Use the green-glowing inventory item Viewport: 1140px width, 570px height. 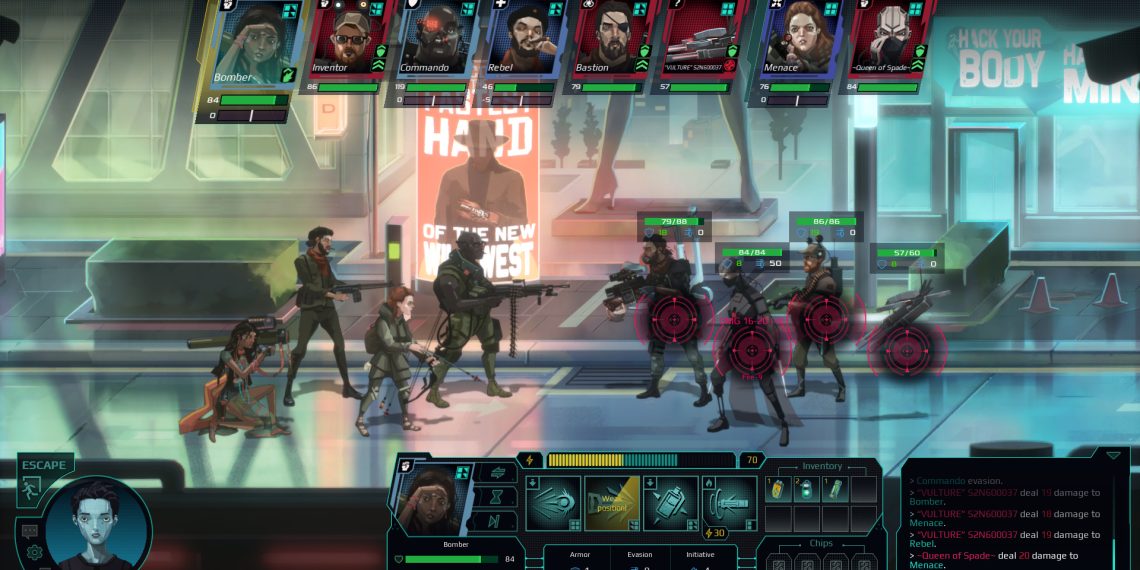(807, 488)
